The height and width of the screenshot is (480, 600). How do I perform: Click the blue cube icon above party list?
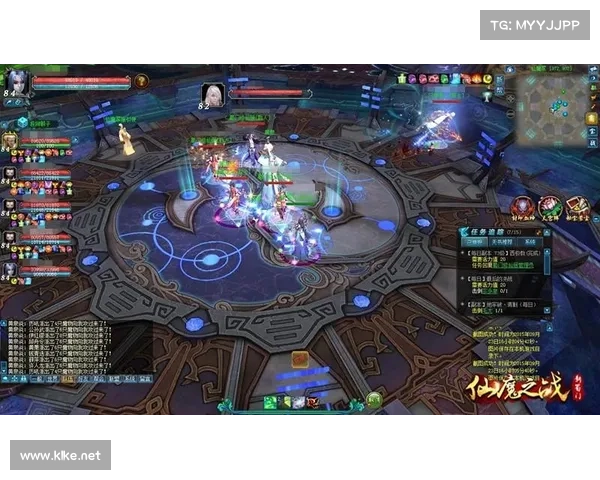coord(22,121)
